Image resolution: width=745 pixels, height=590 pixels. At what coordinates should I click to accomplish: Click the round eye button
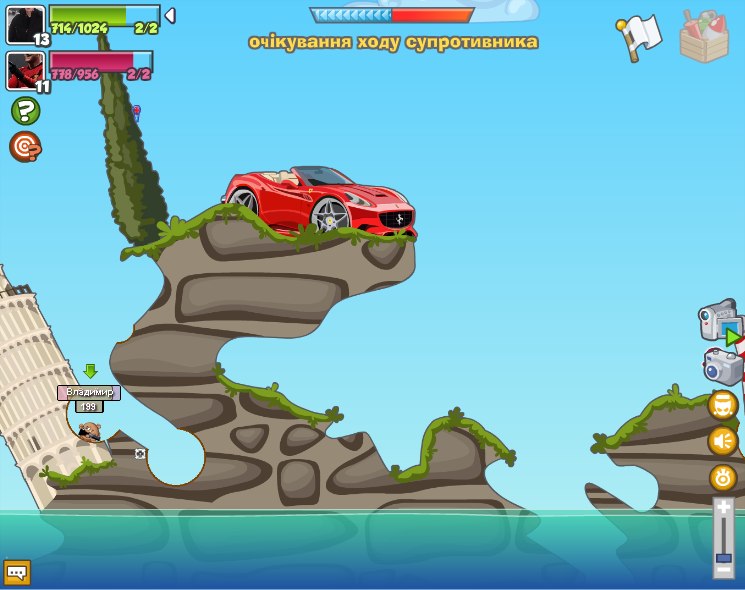pos(723,477)
